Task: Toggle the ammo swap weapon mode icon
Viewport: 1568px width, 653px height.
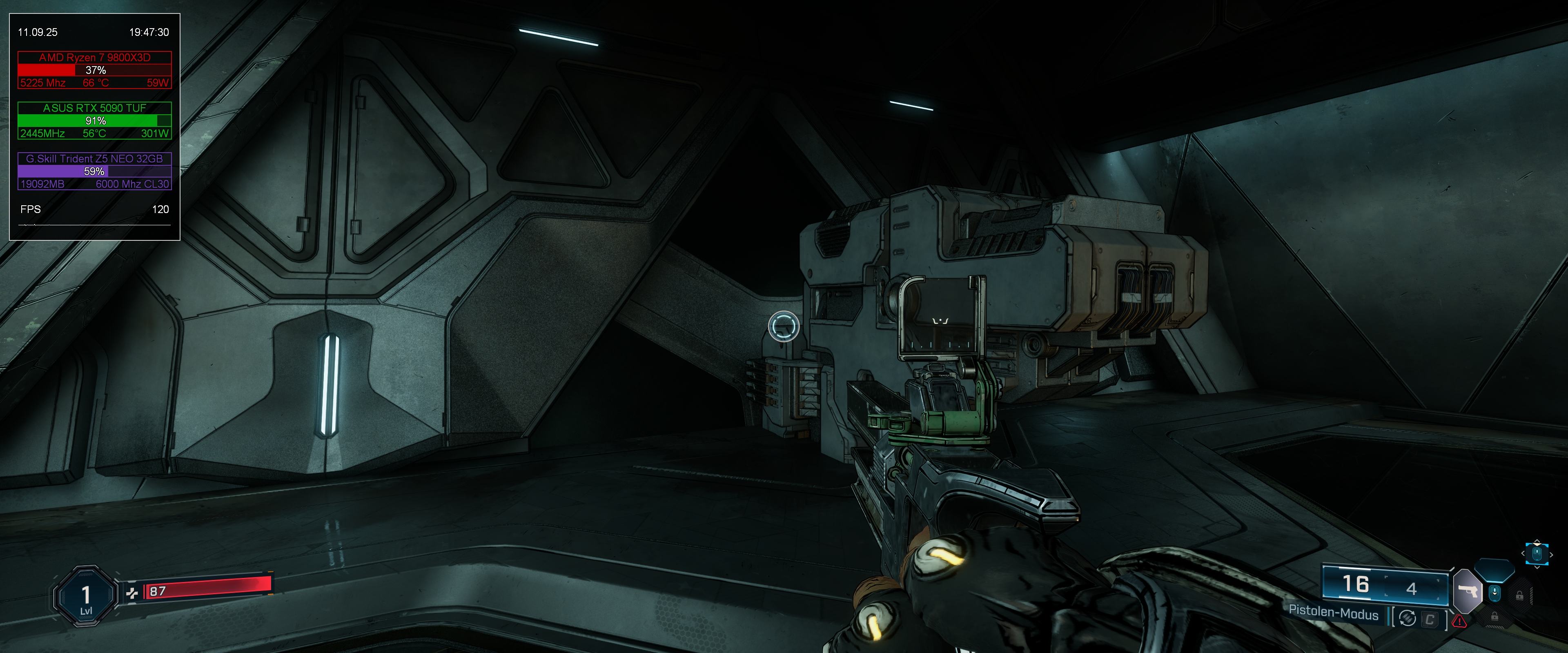Action: (x=1407, y=618)
